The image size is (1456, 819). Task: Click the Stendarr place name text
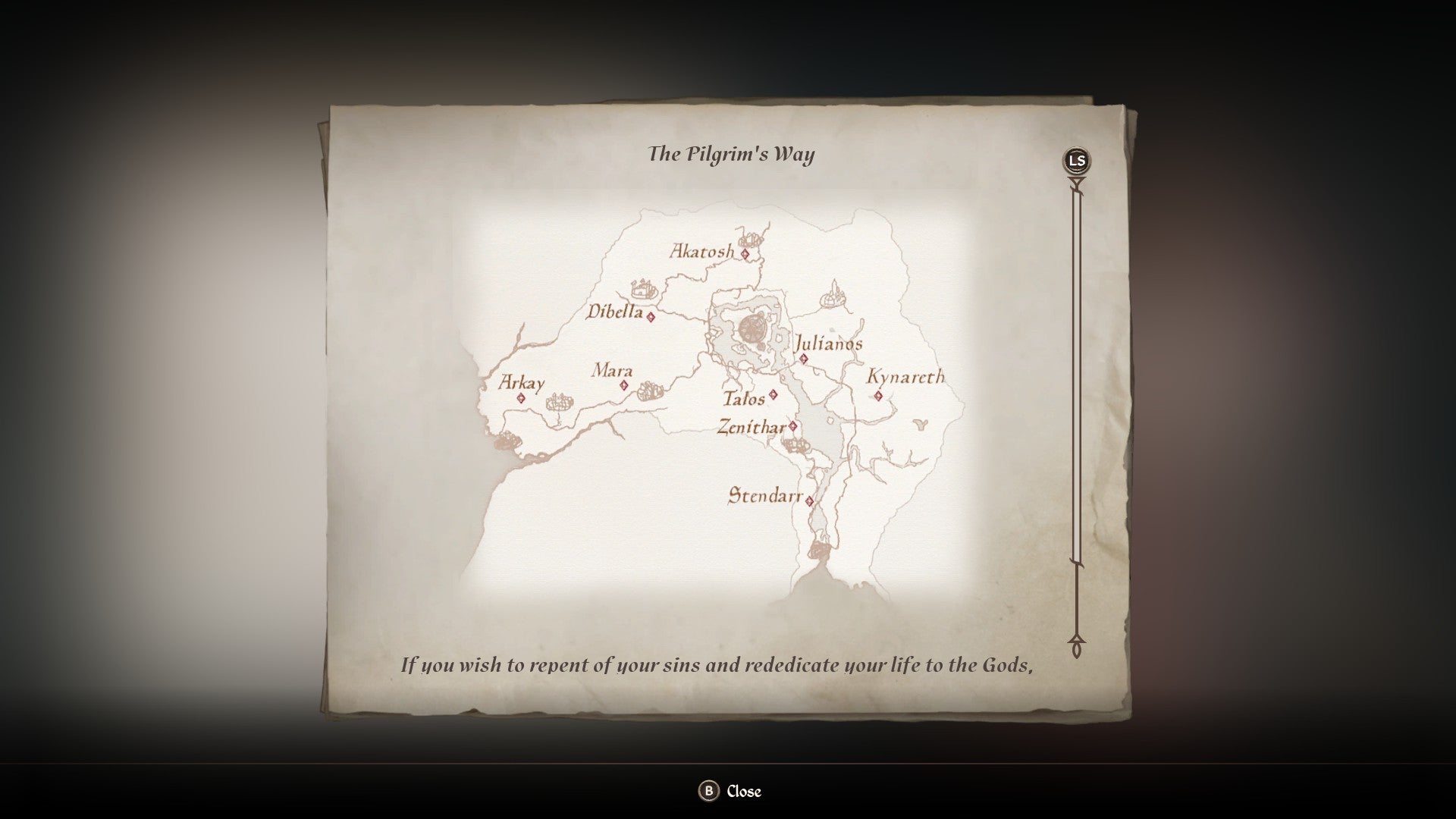[x=765, y=496]
